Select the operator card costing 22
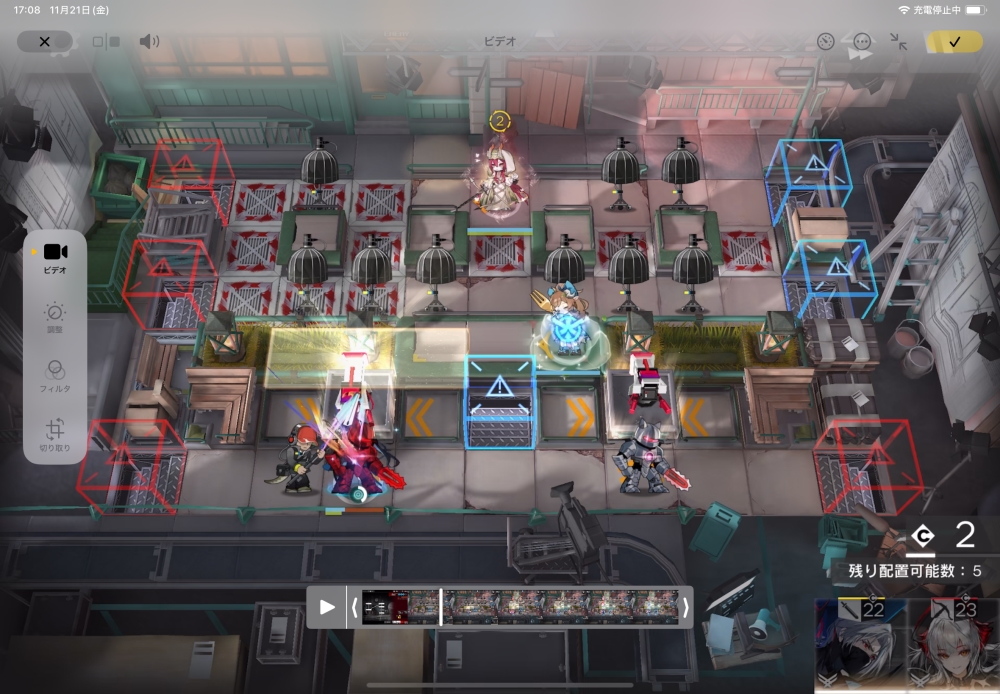Viewport: 1000px width, 694px height. (x=860, y=645)
